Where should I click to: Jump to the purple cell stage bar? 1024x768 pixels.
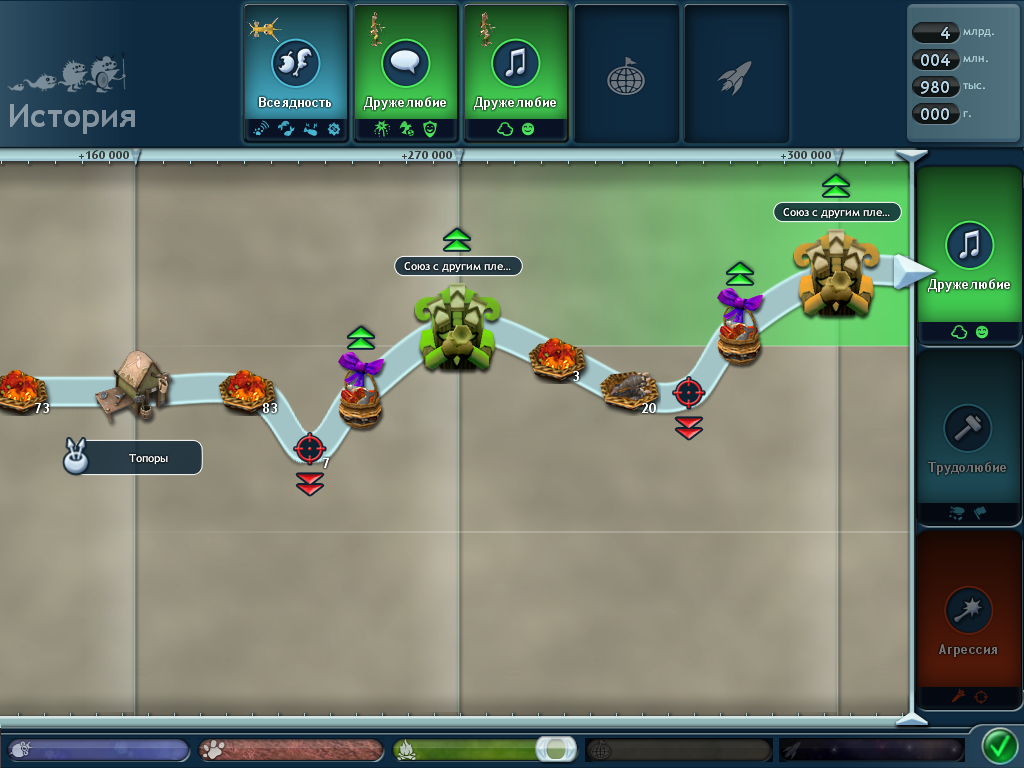(98, 750)
